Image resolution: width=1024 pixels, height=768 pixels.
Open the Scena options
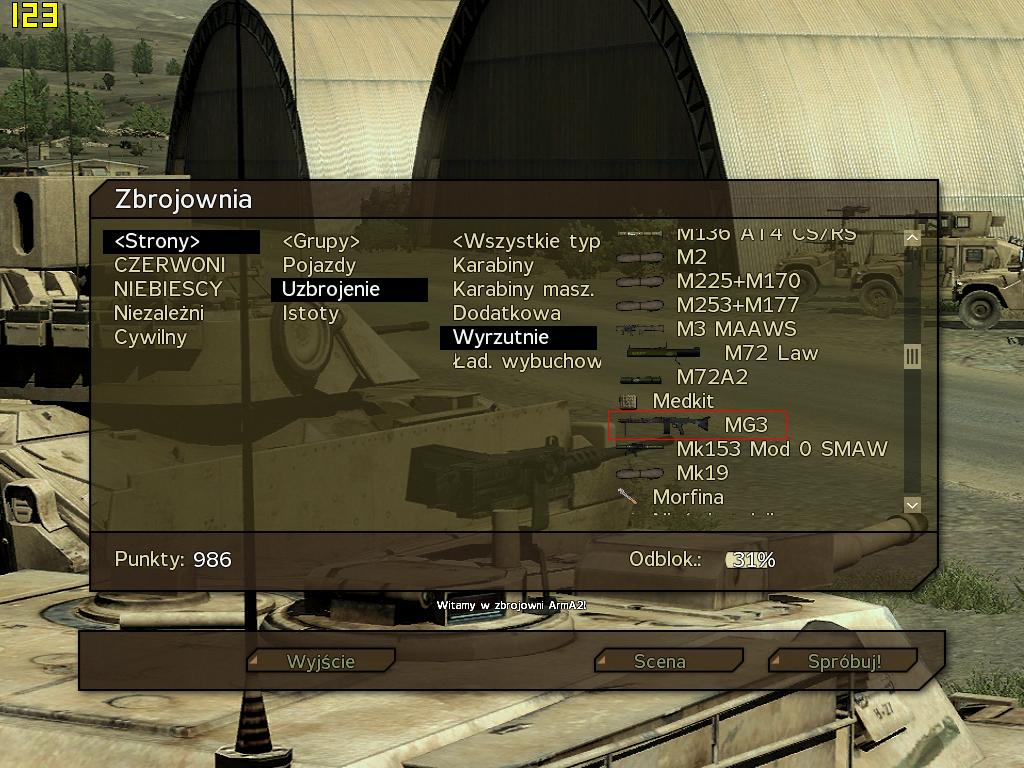(x=669, y=661)
